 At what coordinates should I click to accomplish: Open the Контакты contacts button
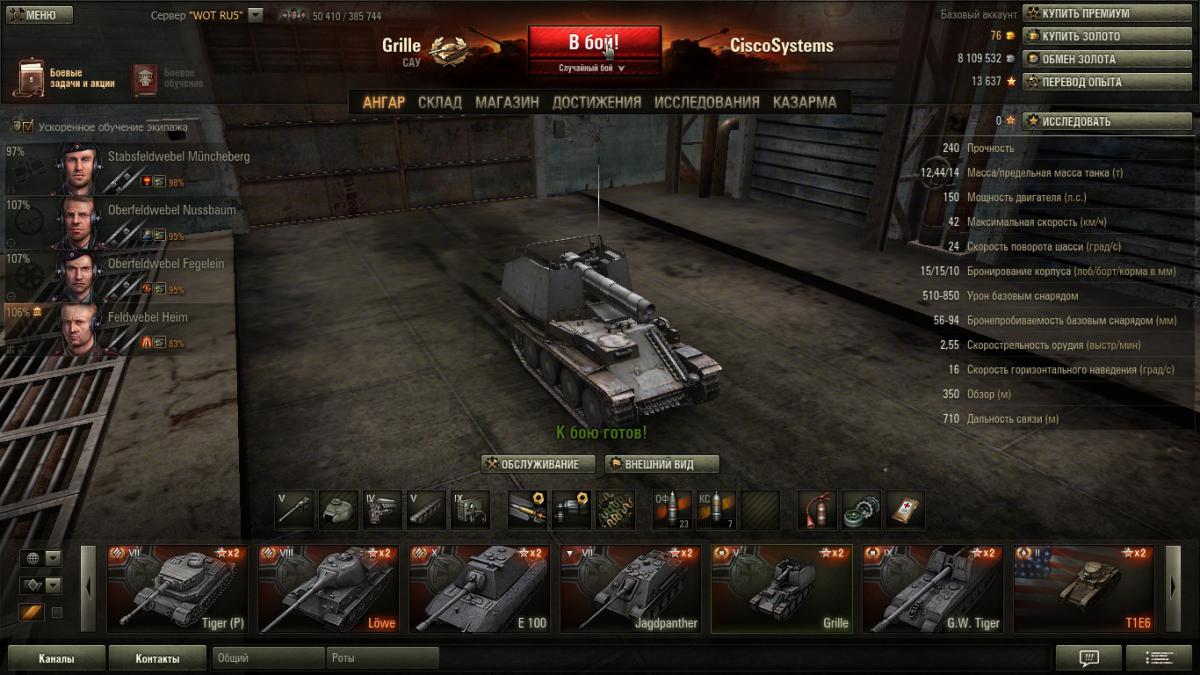[x=158, y=659]
